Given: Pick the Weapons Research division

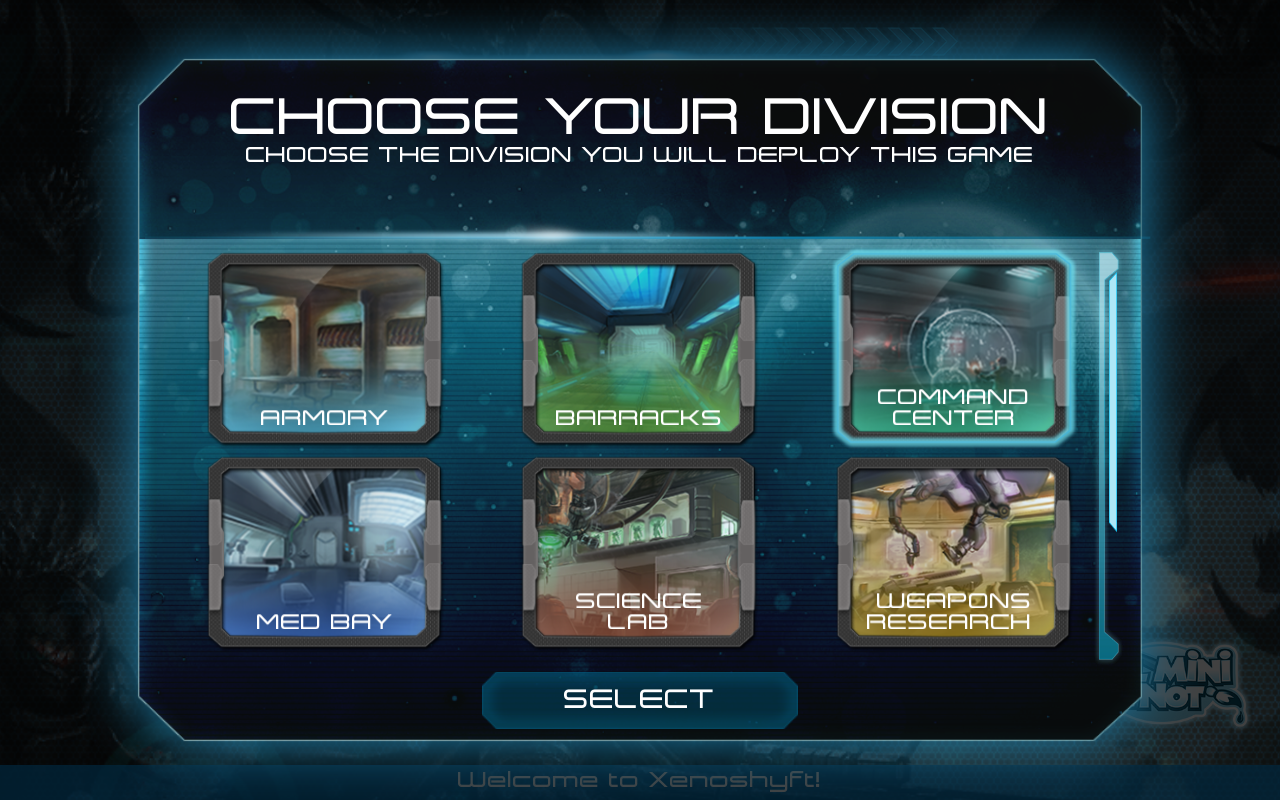Looking at the screenshot, I should coord(953,552).
